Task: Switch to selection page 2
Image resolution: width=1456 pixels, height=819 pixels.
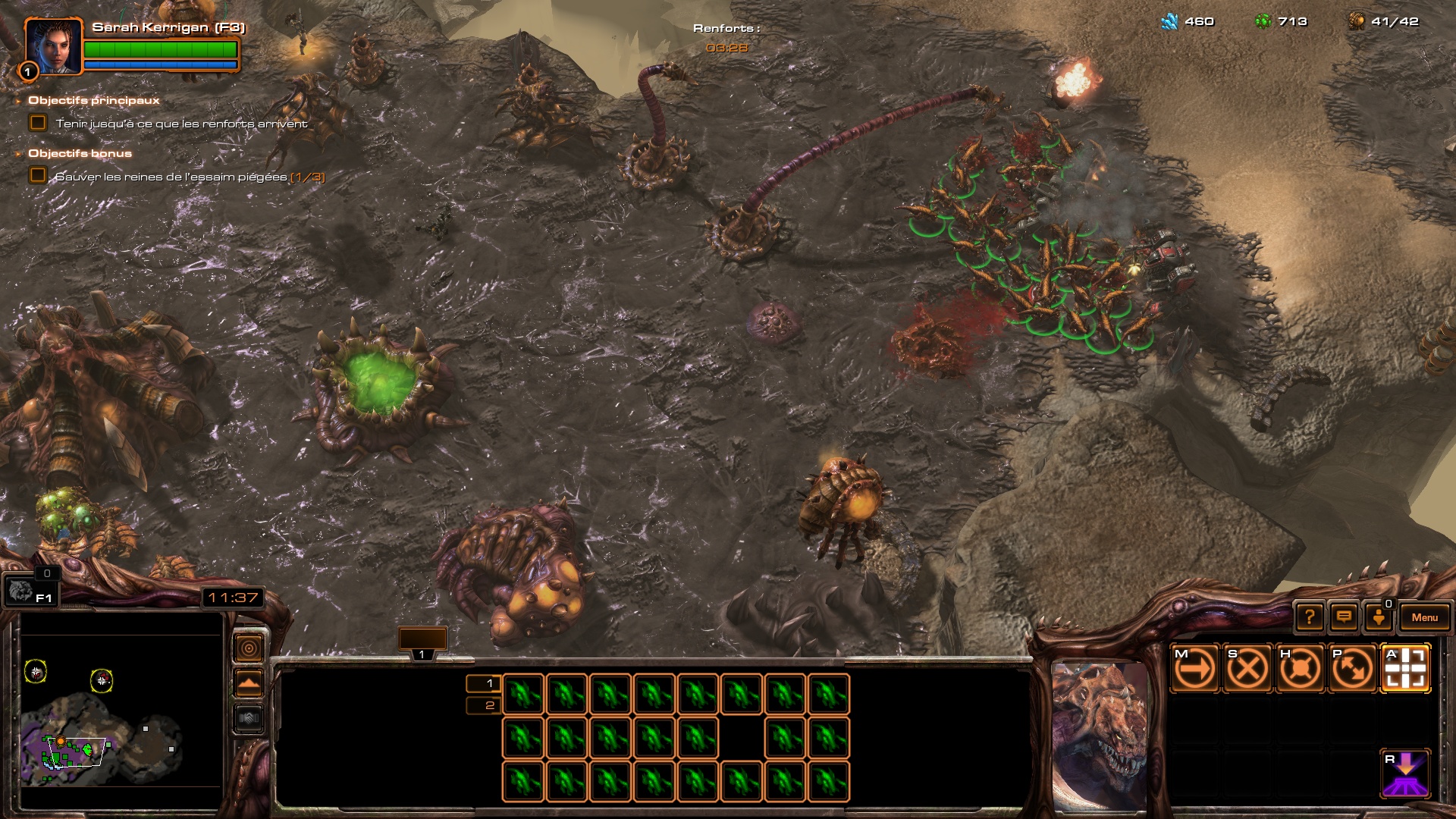Action: pyautogui.click(x=484, y=706)
